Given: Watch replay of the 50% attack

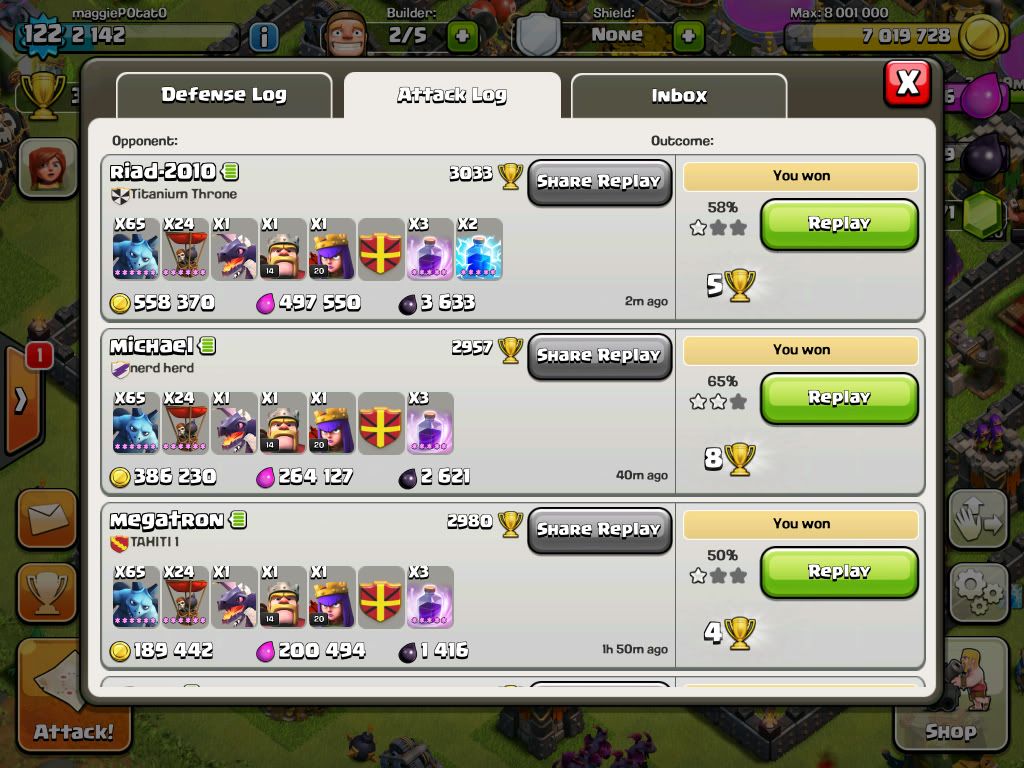Looking at the screenshot, I should pos(839,572).
